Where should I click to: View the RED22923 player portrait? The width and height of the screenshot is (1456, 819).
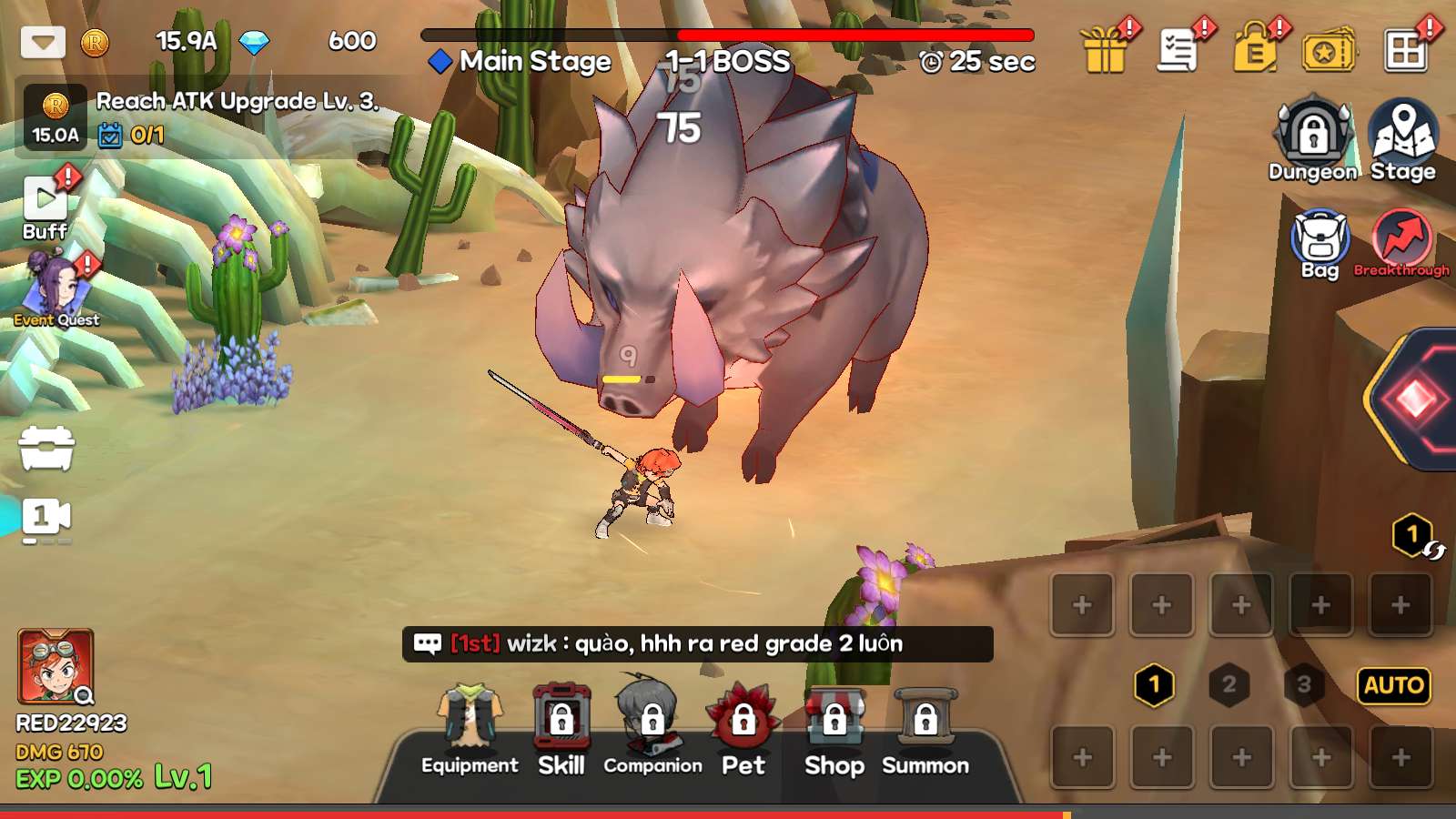56,667
